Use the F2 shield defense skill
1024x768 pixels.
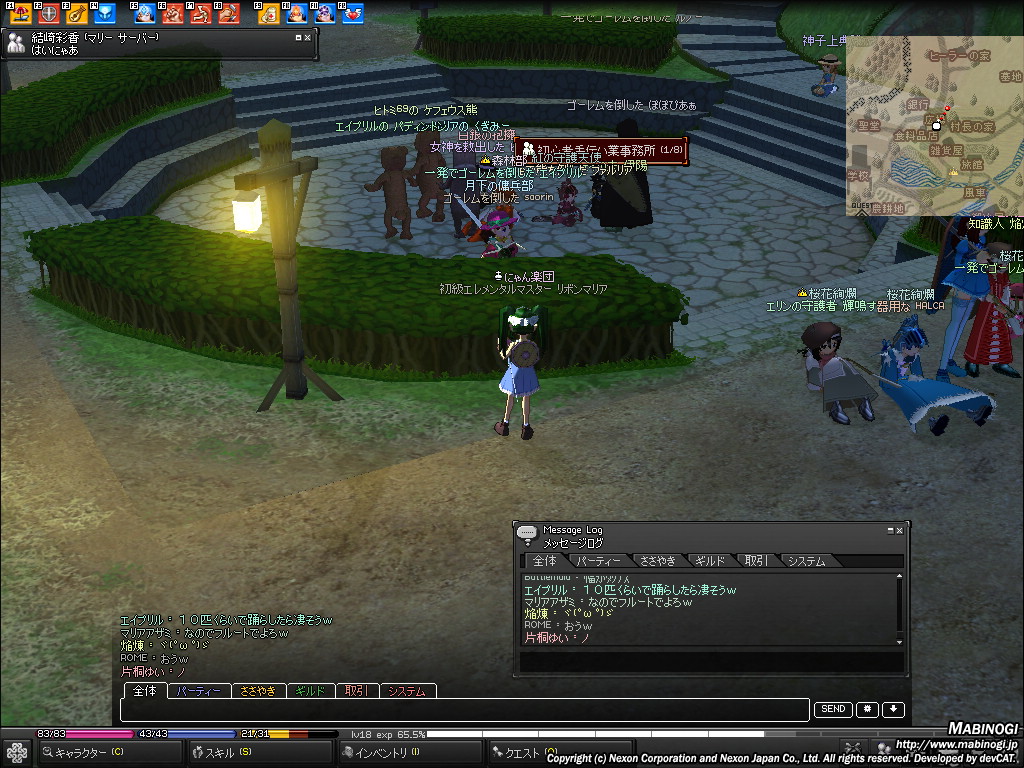49,14
